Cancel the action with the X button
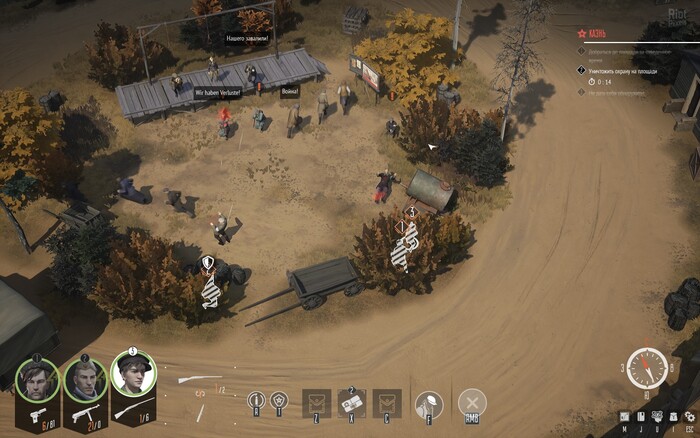The height and width of the screenshot is (438, 700). tap(472, 403)
